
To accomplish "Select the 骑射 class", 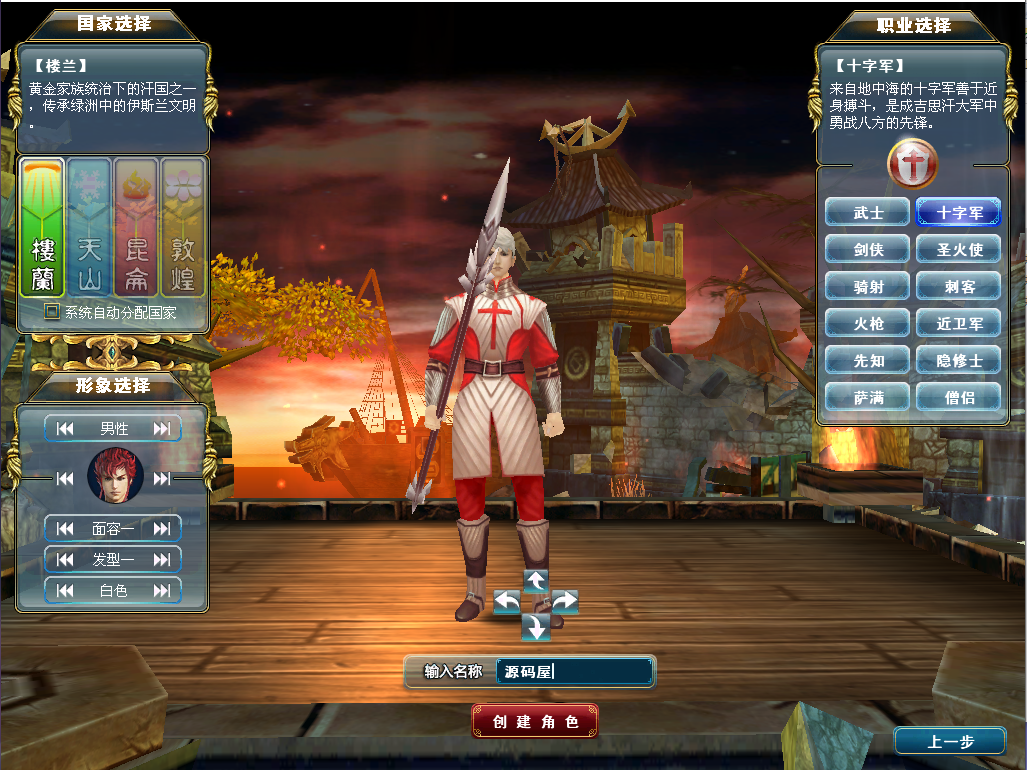I will pyautogui.click(x=868, y=287).
